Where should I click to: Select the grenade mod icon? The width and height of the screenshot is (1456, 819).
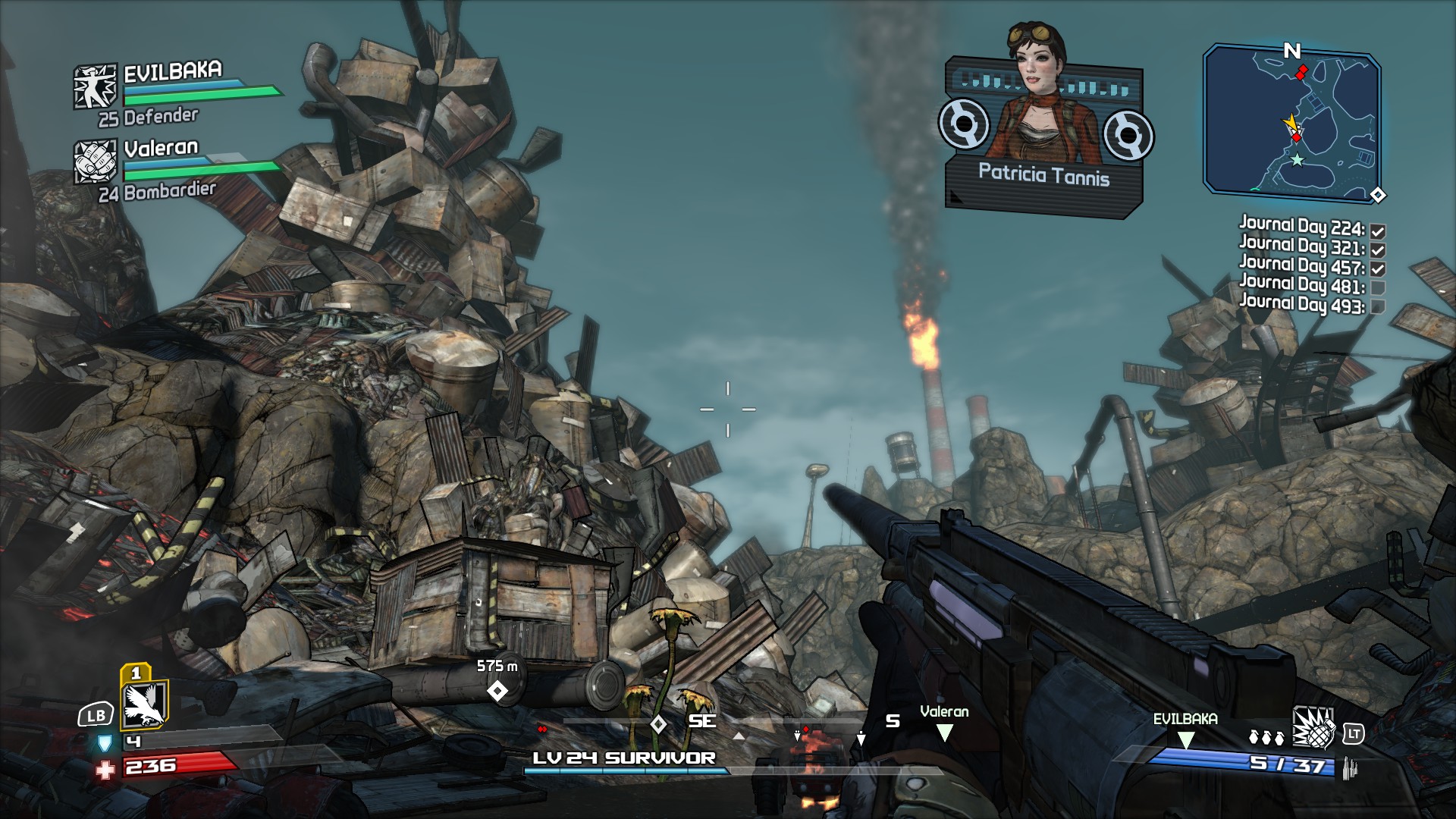(x=1313, y=729)
